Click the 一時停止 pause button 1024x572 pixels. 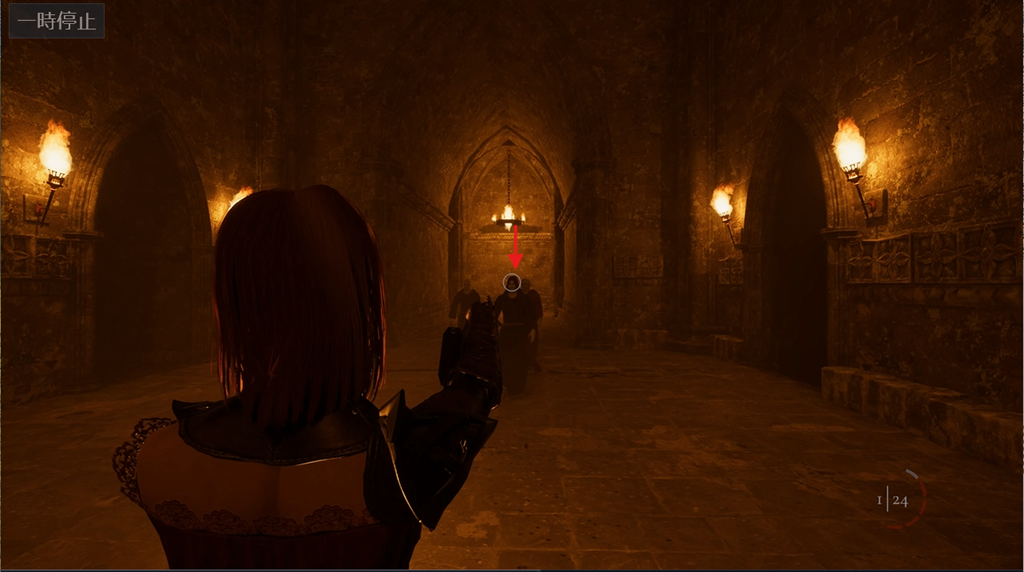point(57,21)
